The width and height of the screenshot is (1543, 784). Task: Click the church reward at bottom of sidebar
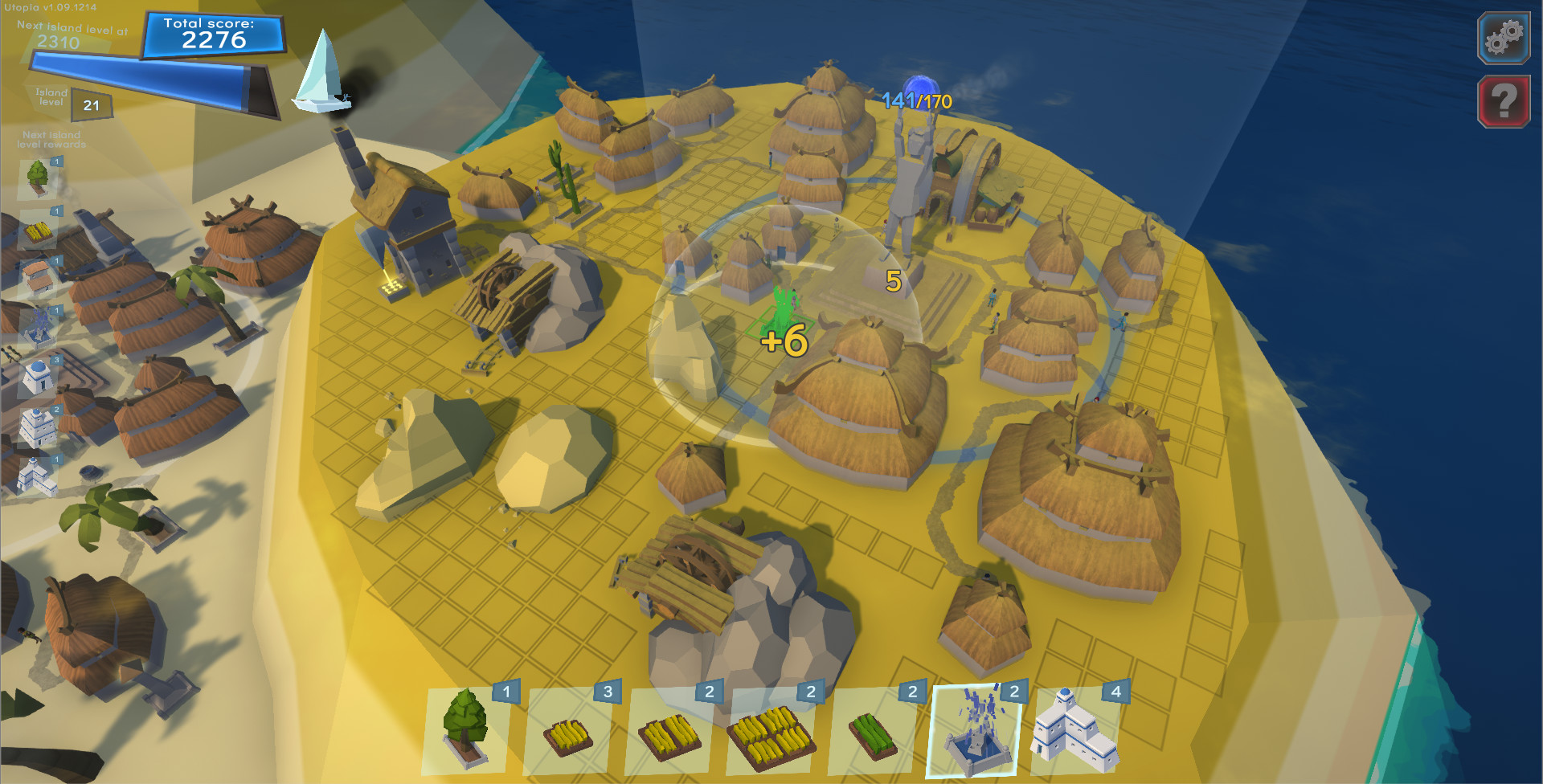click(37, 476)
